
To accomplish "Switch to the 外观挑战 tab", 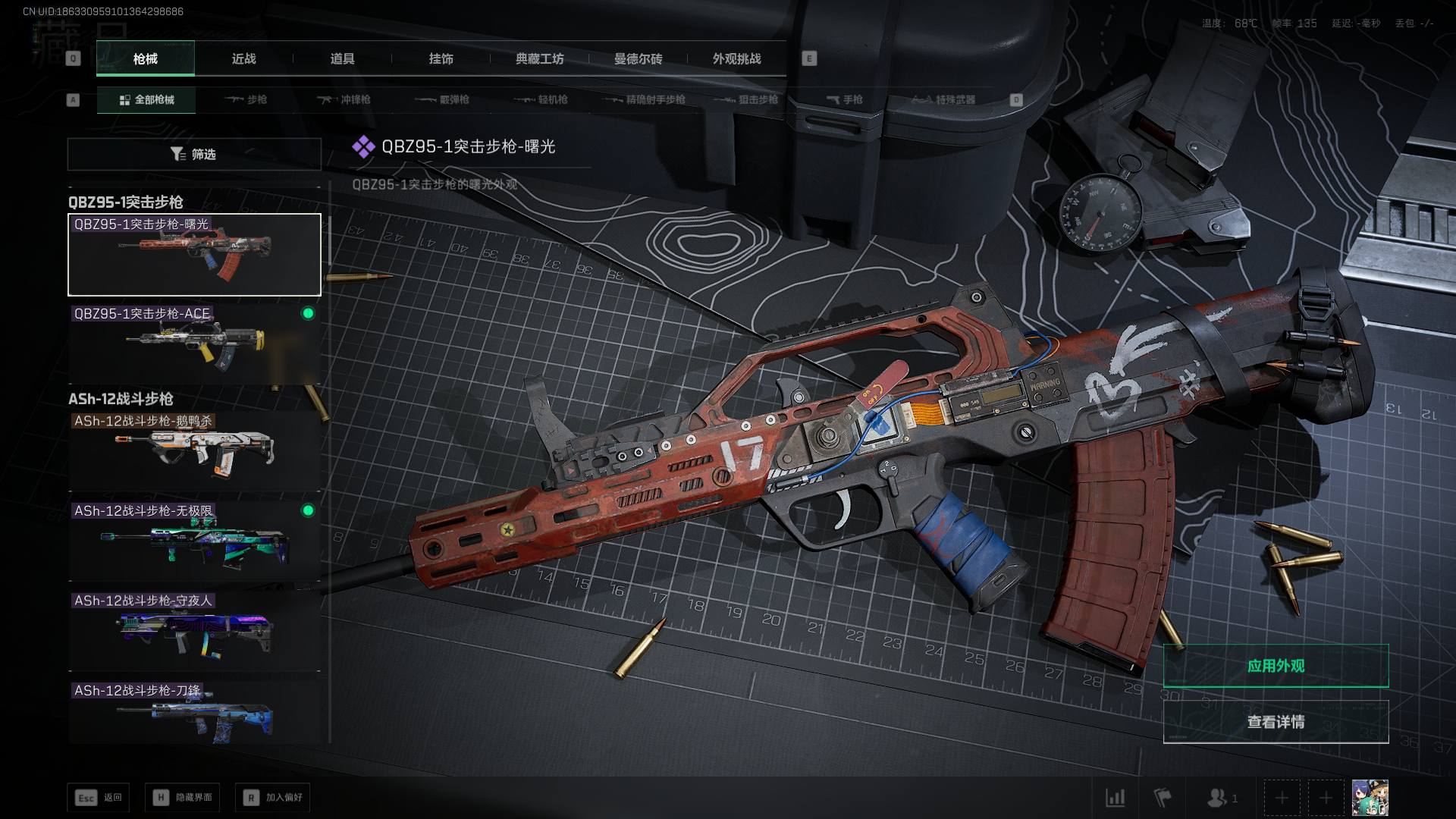I will click(x=736, y=59).
